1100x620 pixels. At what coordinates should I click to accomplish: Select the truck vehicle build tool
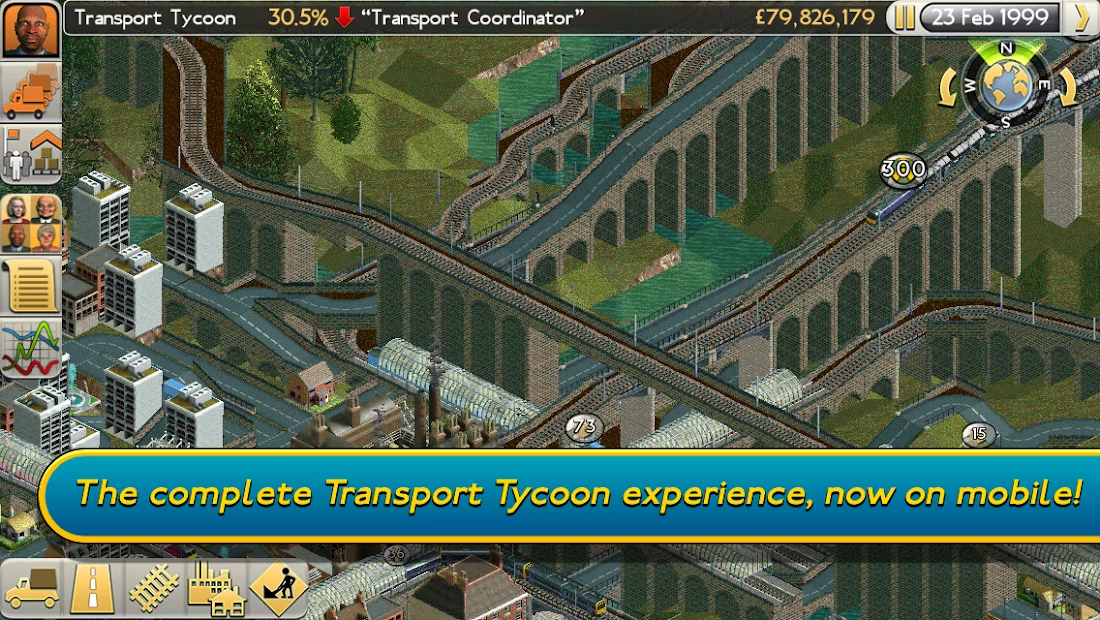32,589
